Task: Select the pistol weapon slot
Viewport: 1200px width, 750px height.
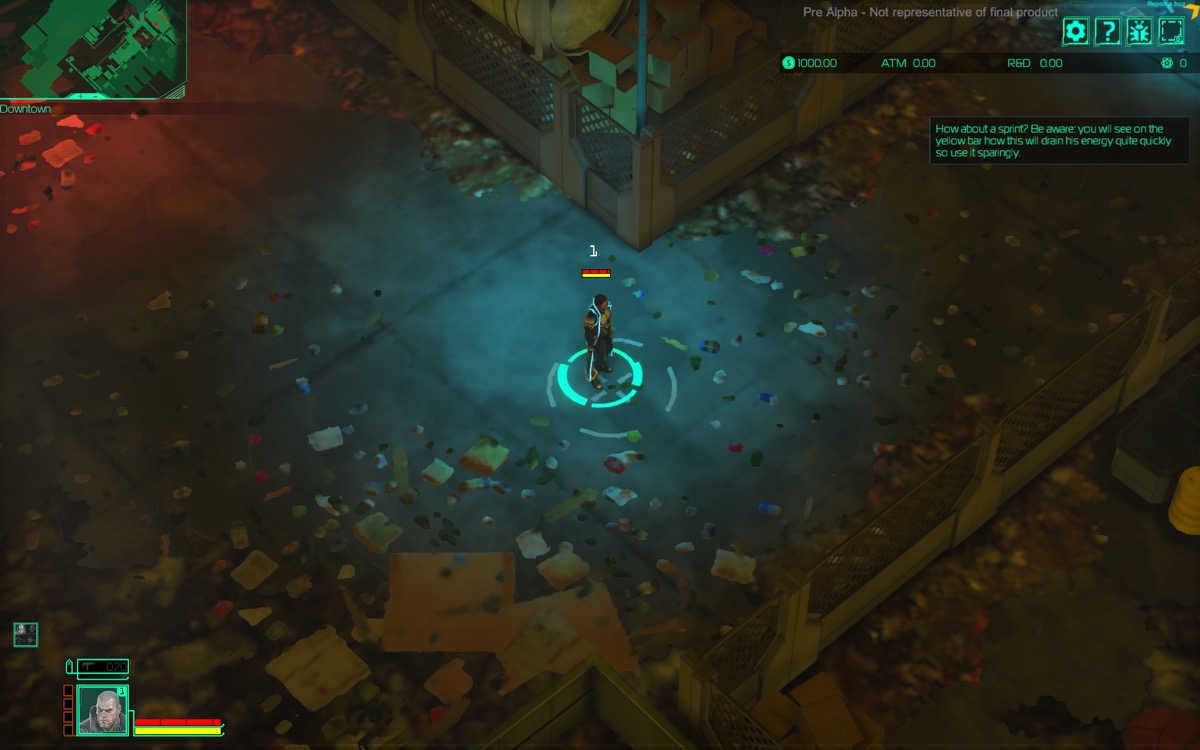Action: [103, 666]
